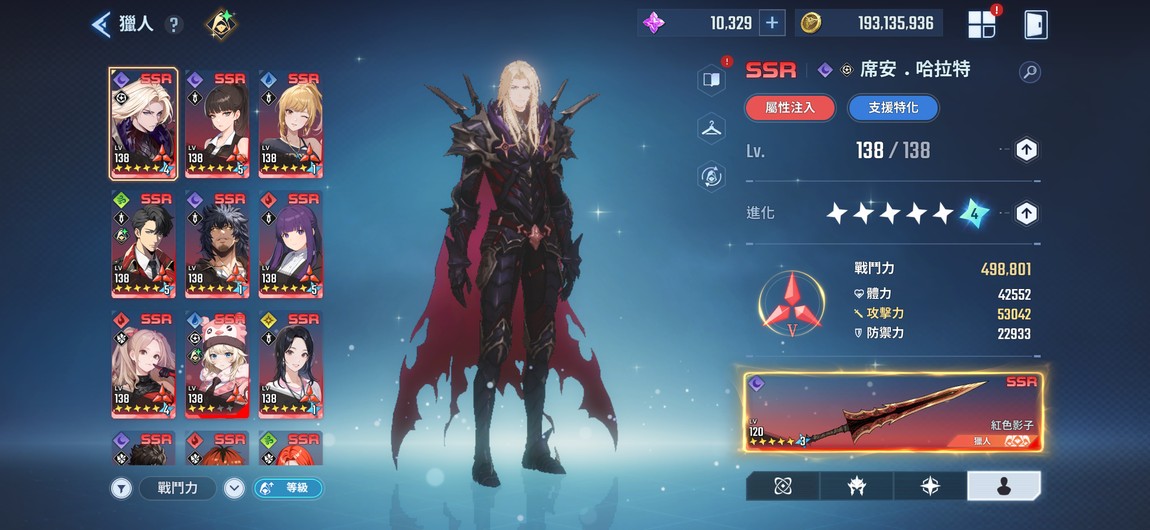Screen dimensions: 1150x530
Task: Toggle the 等級 level sort button
Action: tap(288, 488)
